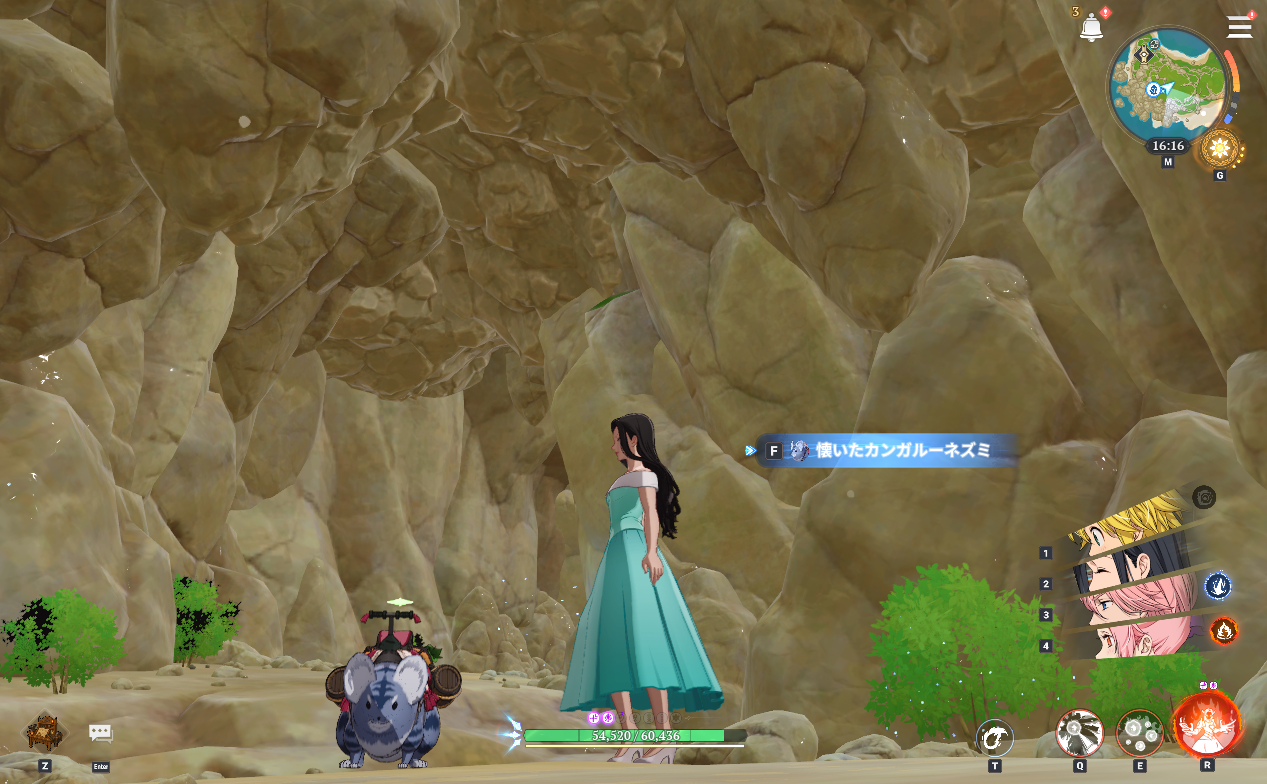The width and height of the screenshot is (1267, 784).
Task: Open the chat speech bubble
Action: (100, 733)
